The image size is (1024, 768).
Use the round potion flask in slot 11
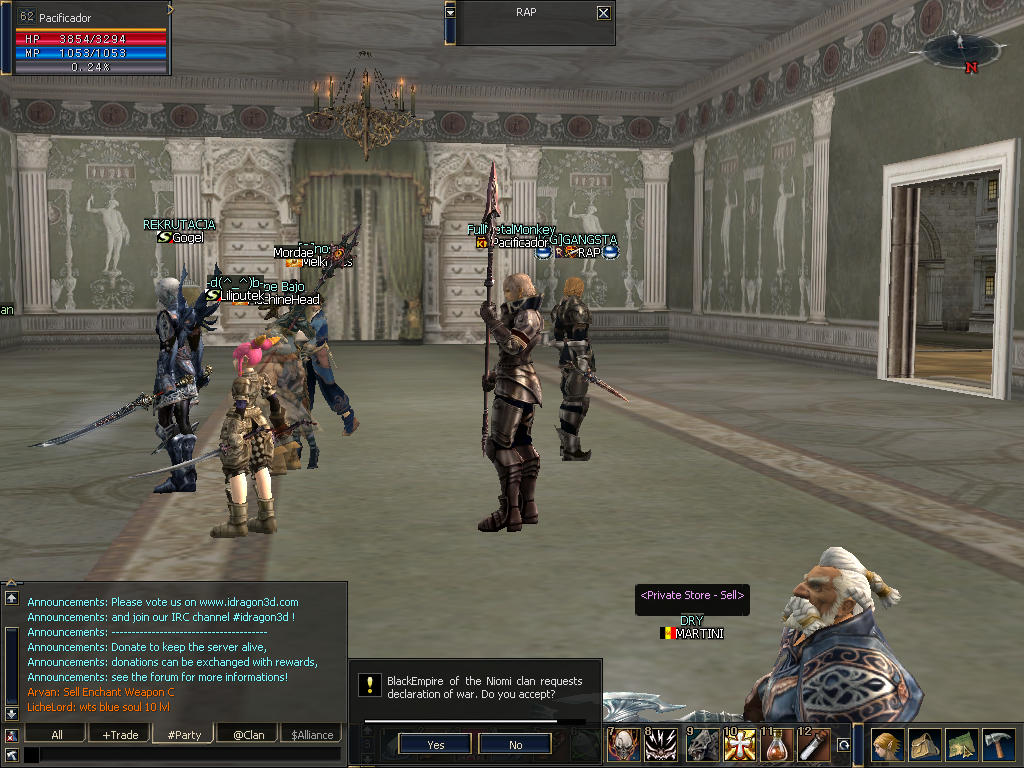tap(776, 746)
